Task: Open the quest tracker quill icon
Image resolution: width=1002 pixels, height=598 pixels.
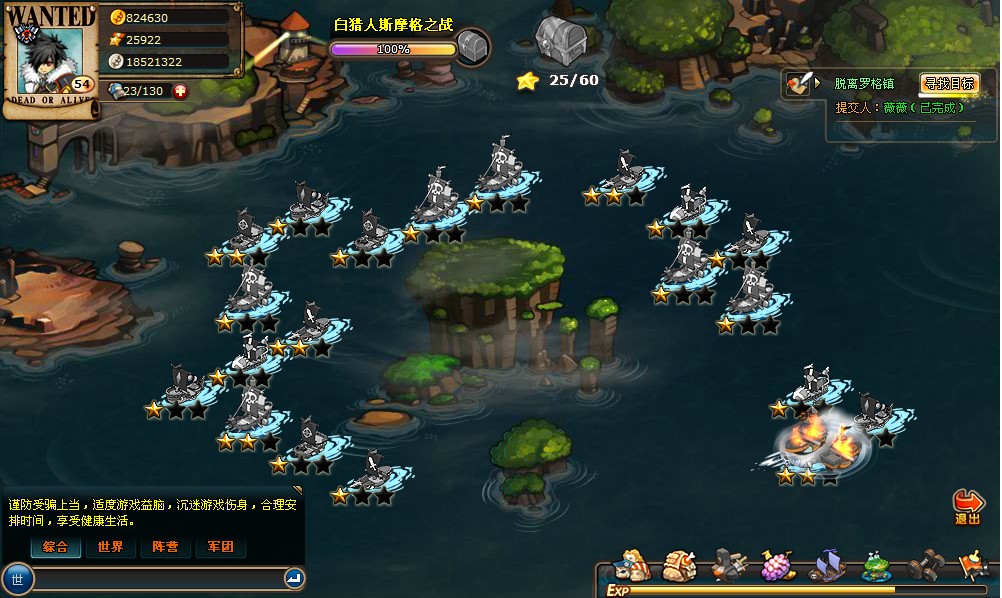Action: click(x=798, y=83)
